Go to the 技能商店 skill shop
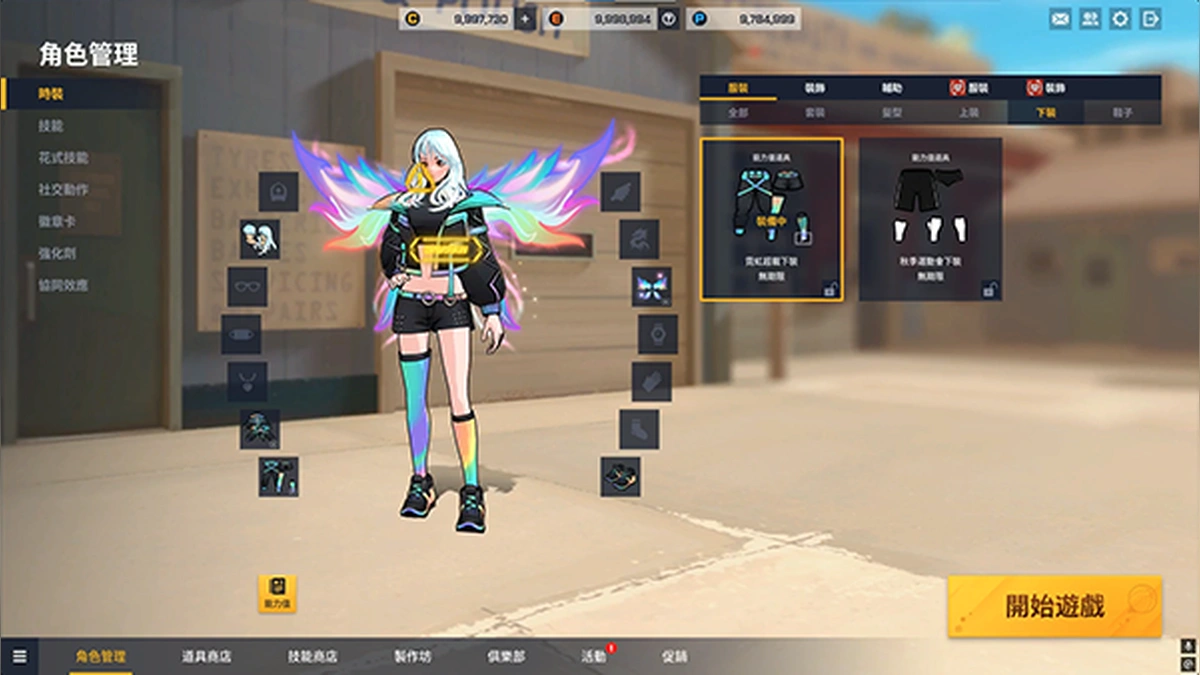This screenshot has height=675, width=1200. tap(312, 657)
